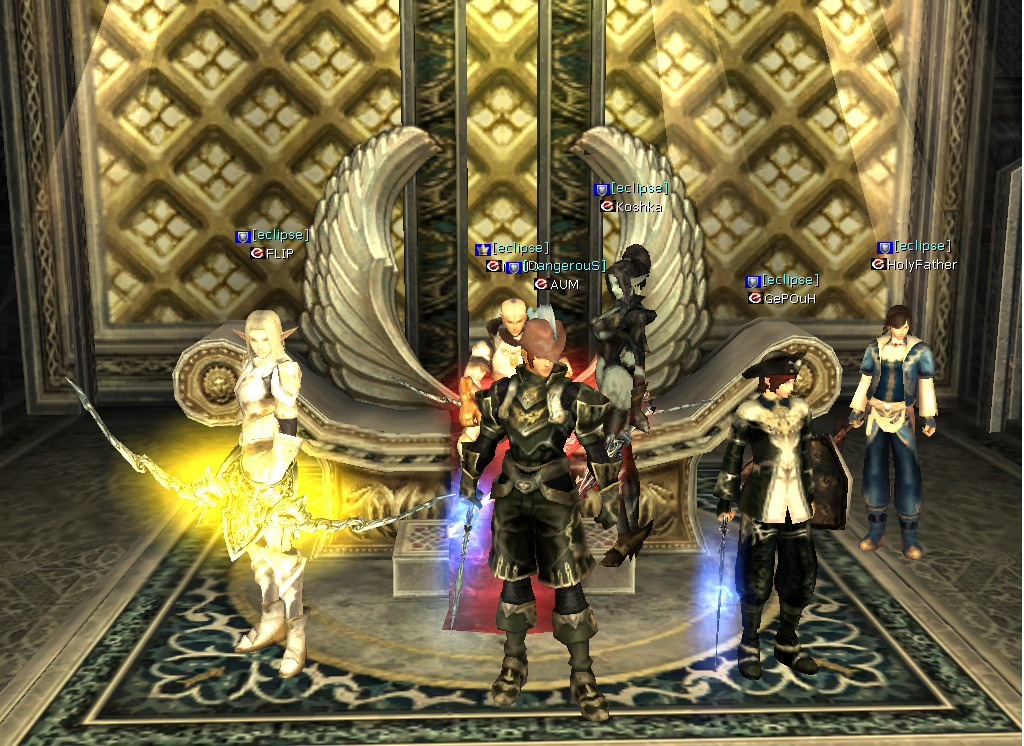
Task: Select the HolyFather nameplate
Action: pyautogui.click(x=920, y=265)
